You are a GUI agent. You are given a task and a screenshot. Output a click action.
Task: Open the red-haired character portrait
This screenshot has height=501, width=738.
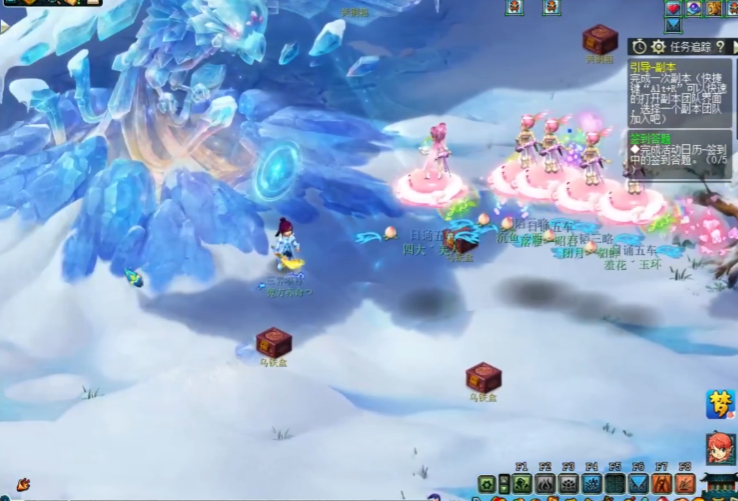720,448
